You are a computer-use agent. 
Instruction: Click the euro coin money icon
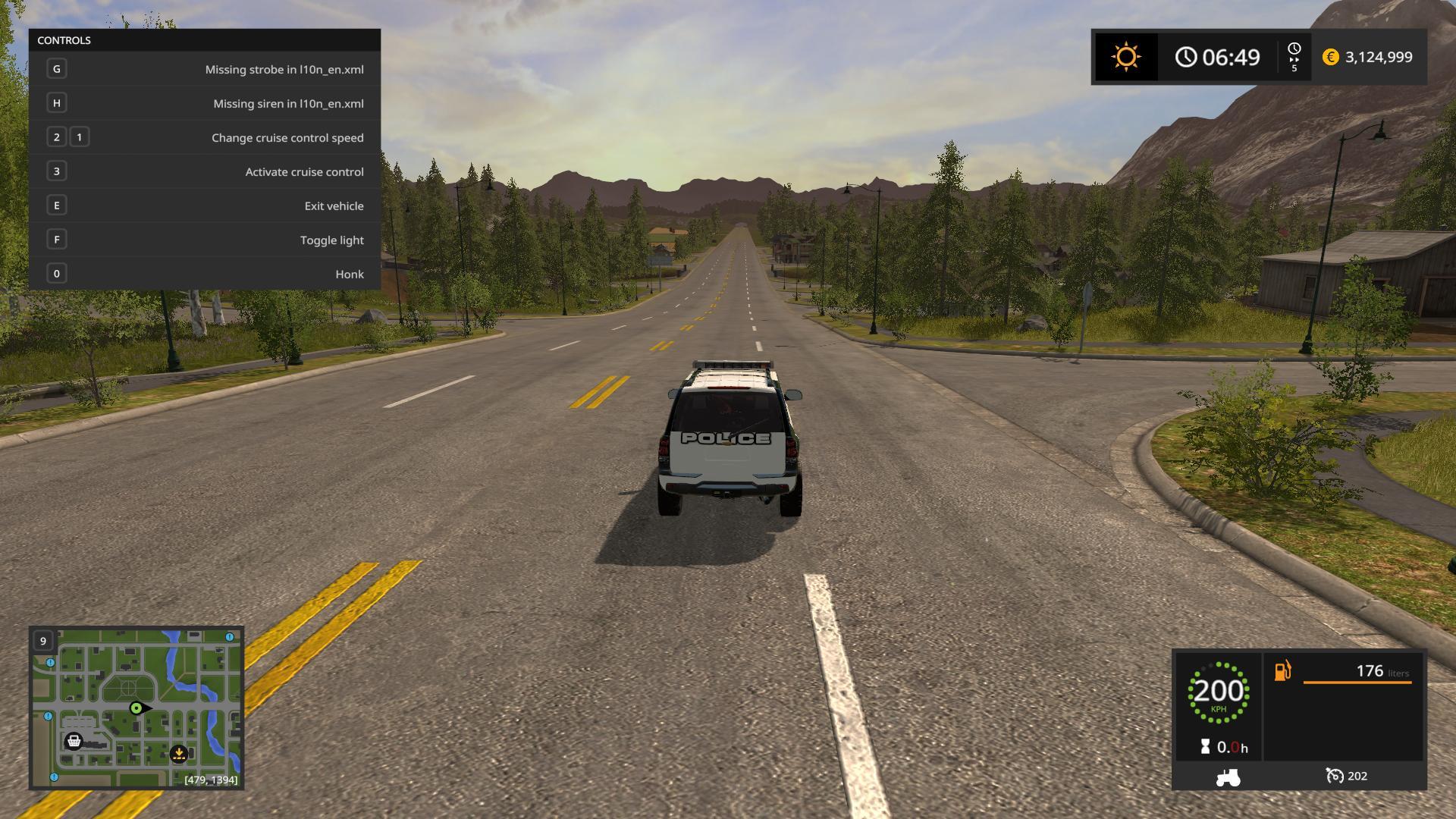click(x=1330, y=58)
